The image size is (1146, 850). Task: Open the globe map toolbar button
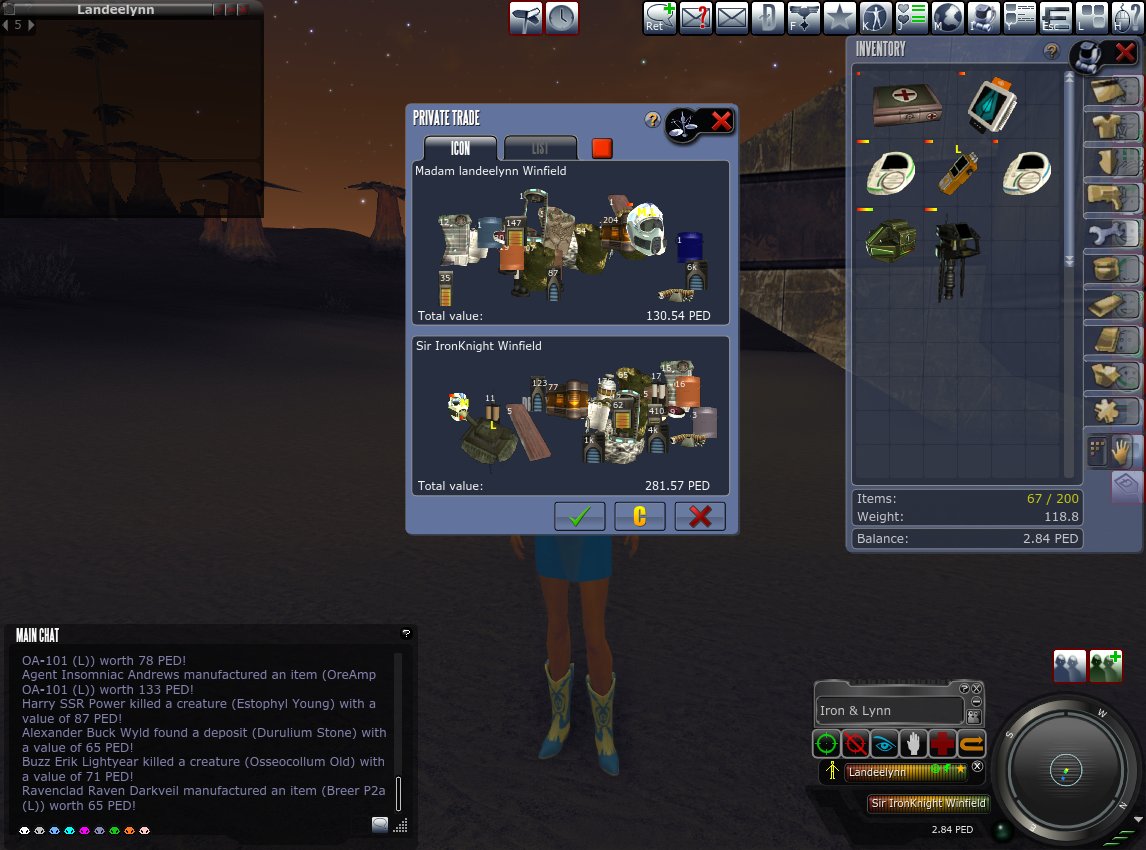[x=948, y=17]
